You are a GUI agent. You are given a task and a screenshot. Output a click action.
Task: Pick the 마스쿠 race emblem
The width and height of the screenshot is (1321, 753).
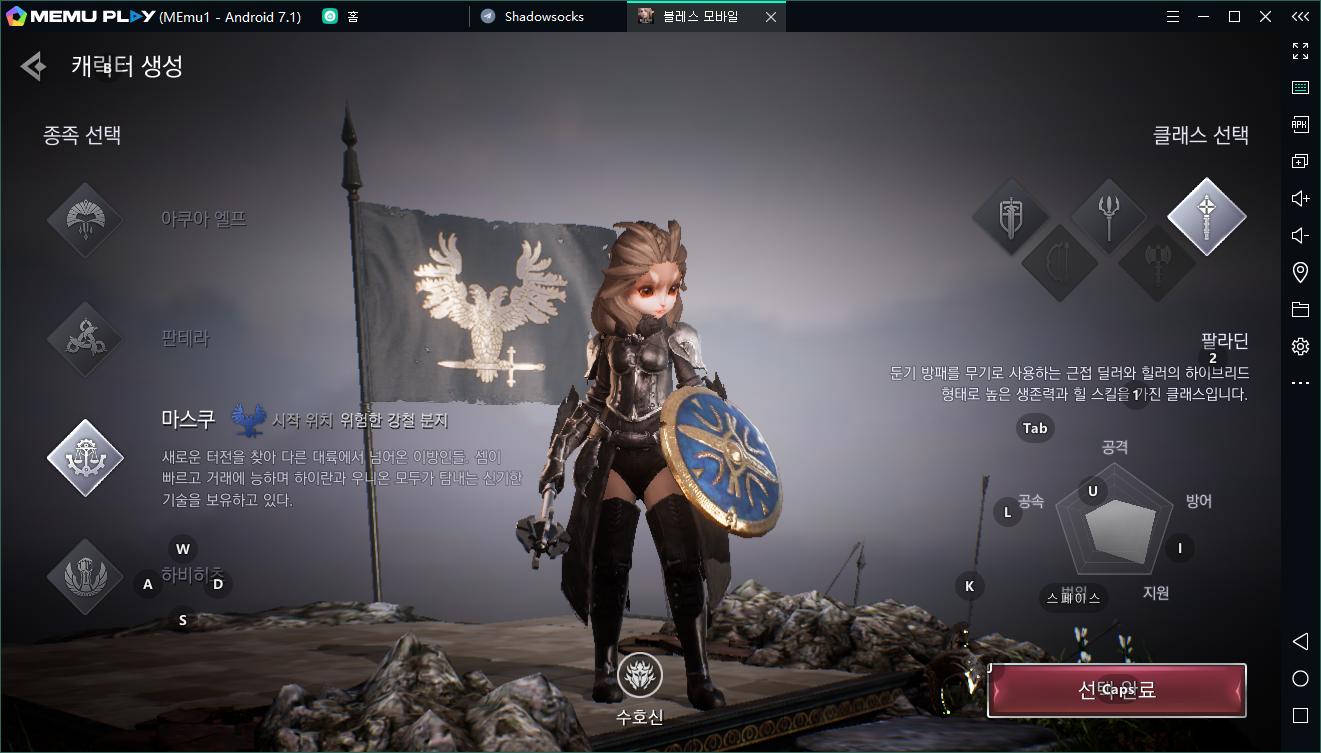pos(85,459)
